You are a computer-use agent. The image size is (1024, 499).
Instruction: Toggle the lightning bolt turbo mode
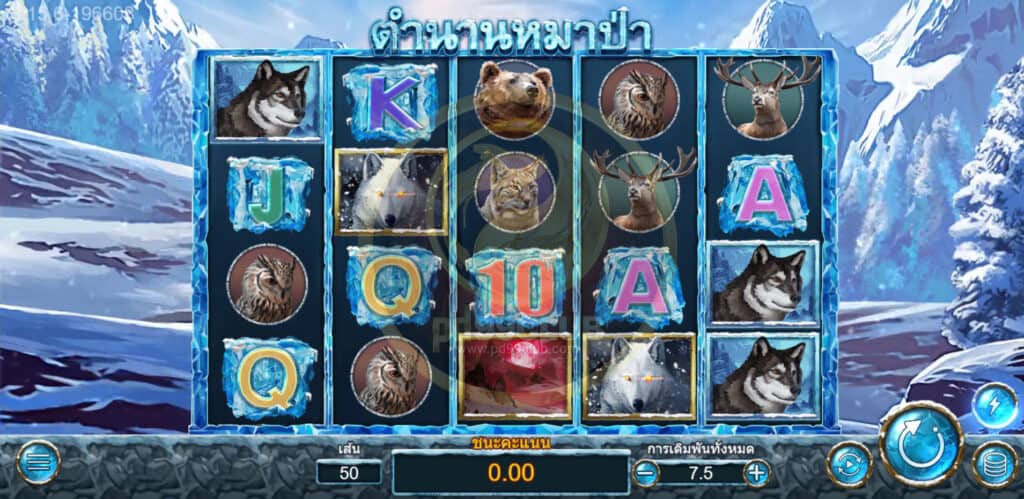point(993,405)
